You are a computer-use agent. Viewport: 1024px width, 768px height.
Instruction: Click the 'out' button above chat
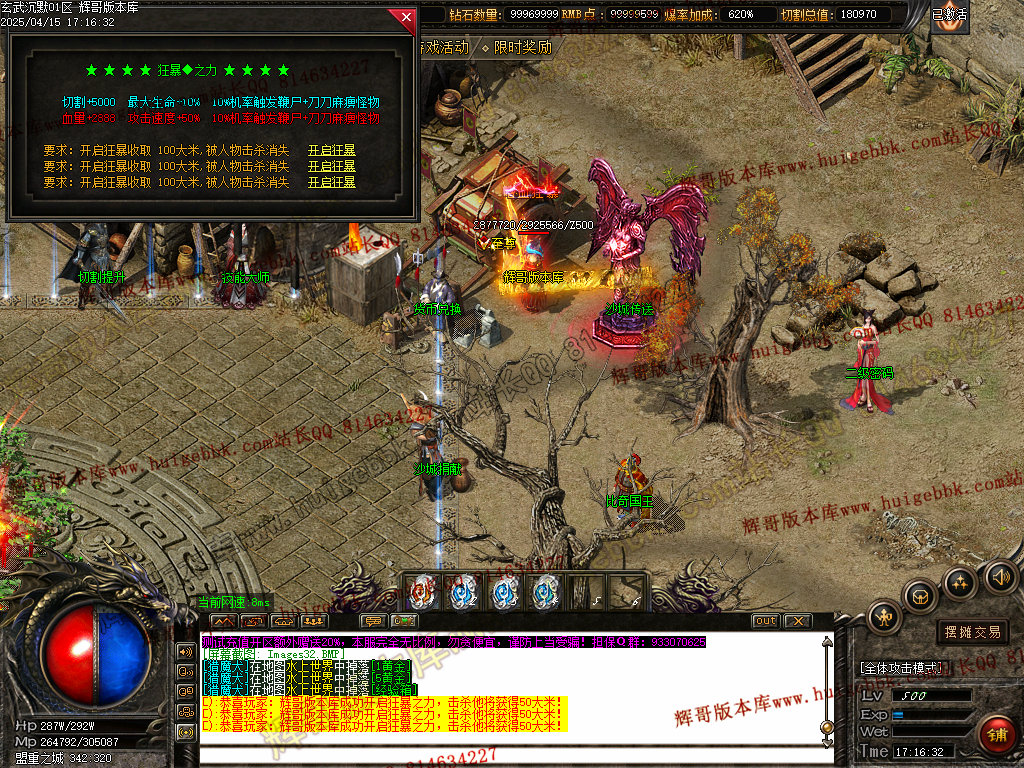(x=765, y=621)
